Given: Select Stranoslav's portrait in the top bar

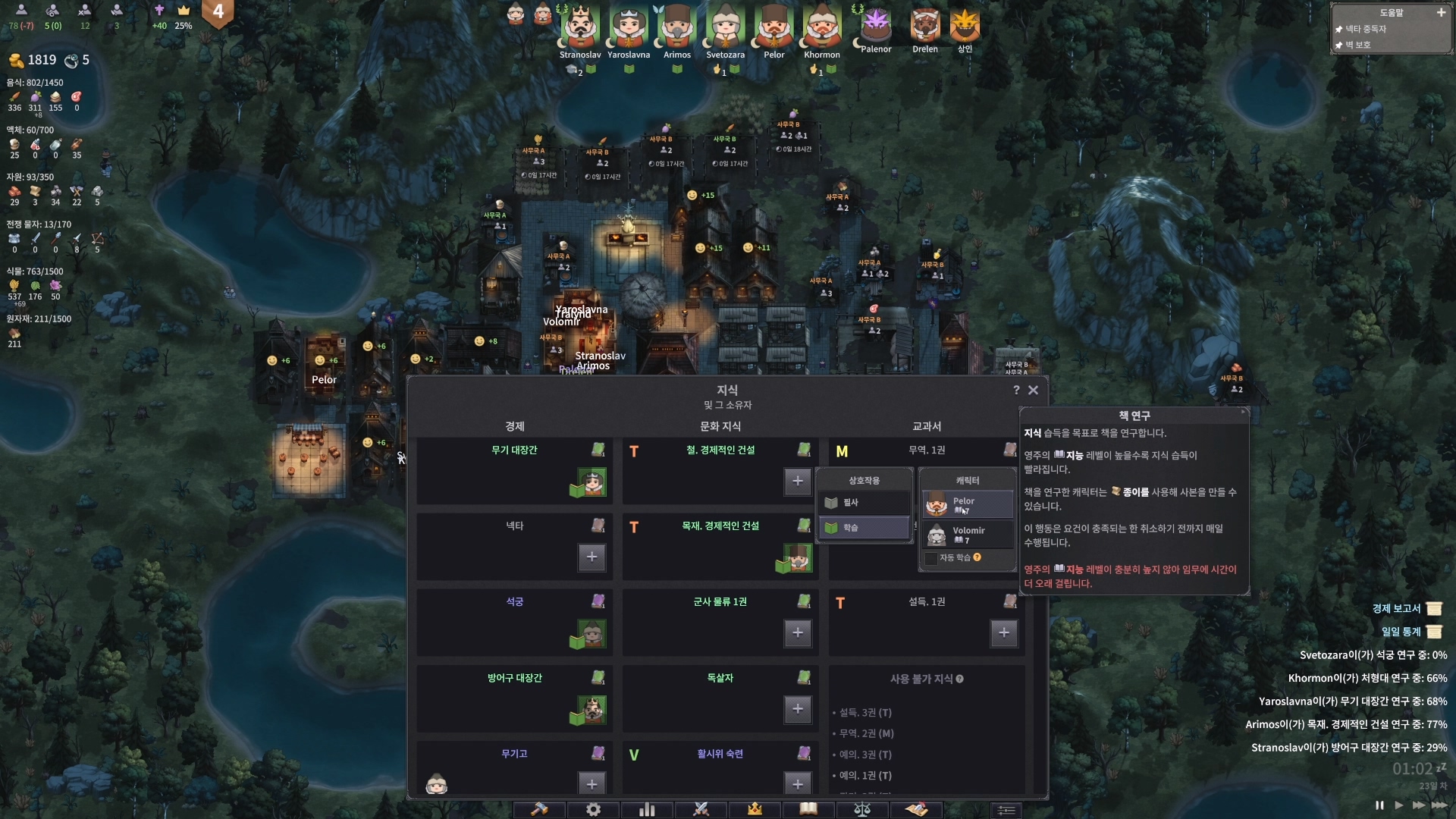Looking at the screenshot, I should (x=580, y=29).
